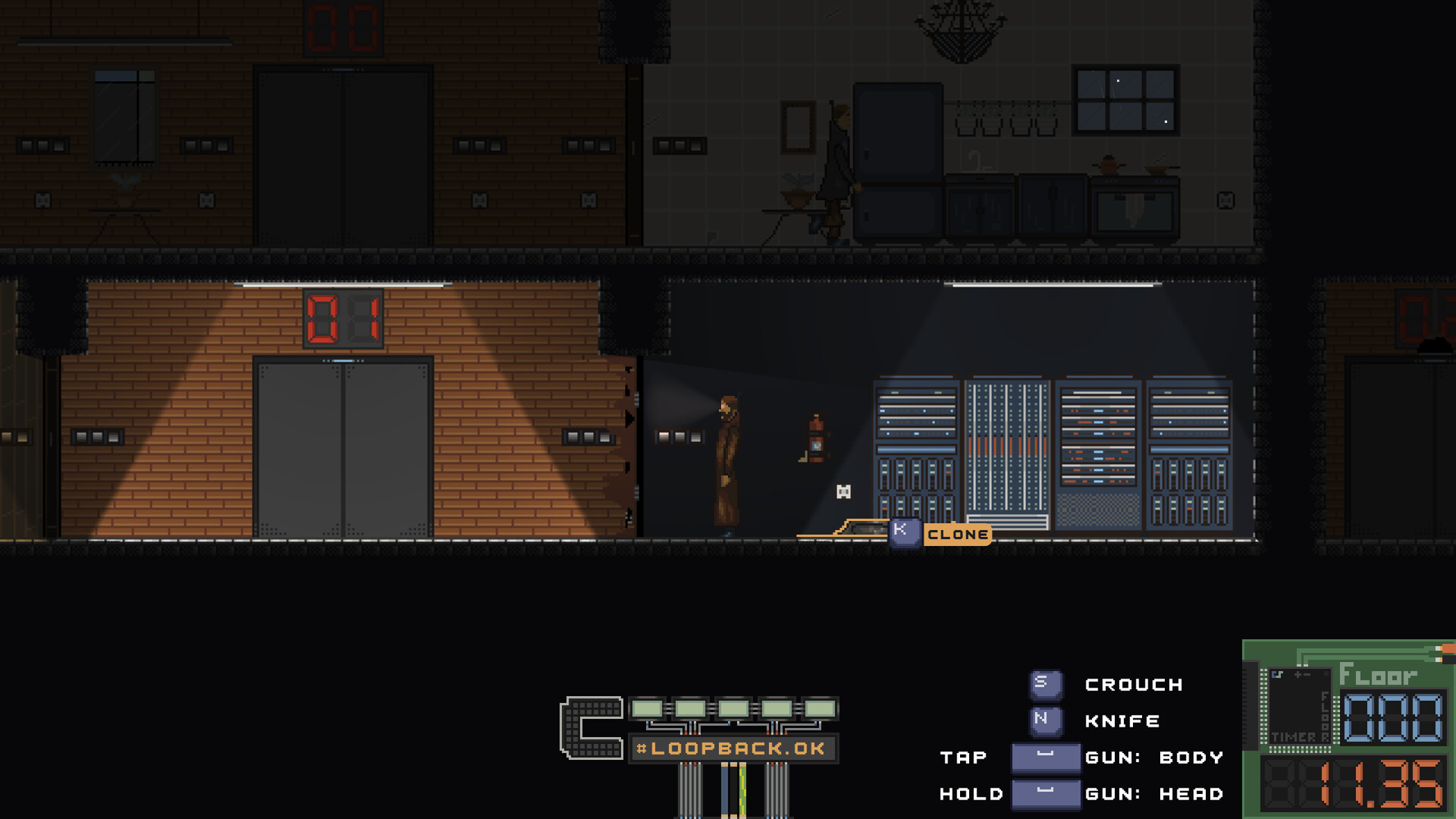Click the N key Knife icon

(1045, 720)
